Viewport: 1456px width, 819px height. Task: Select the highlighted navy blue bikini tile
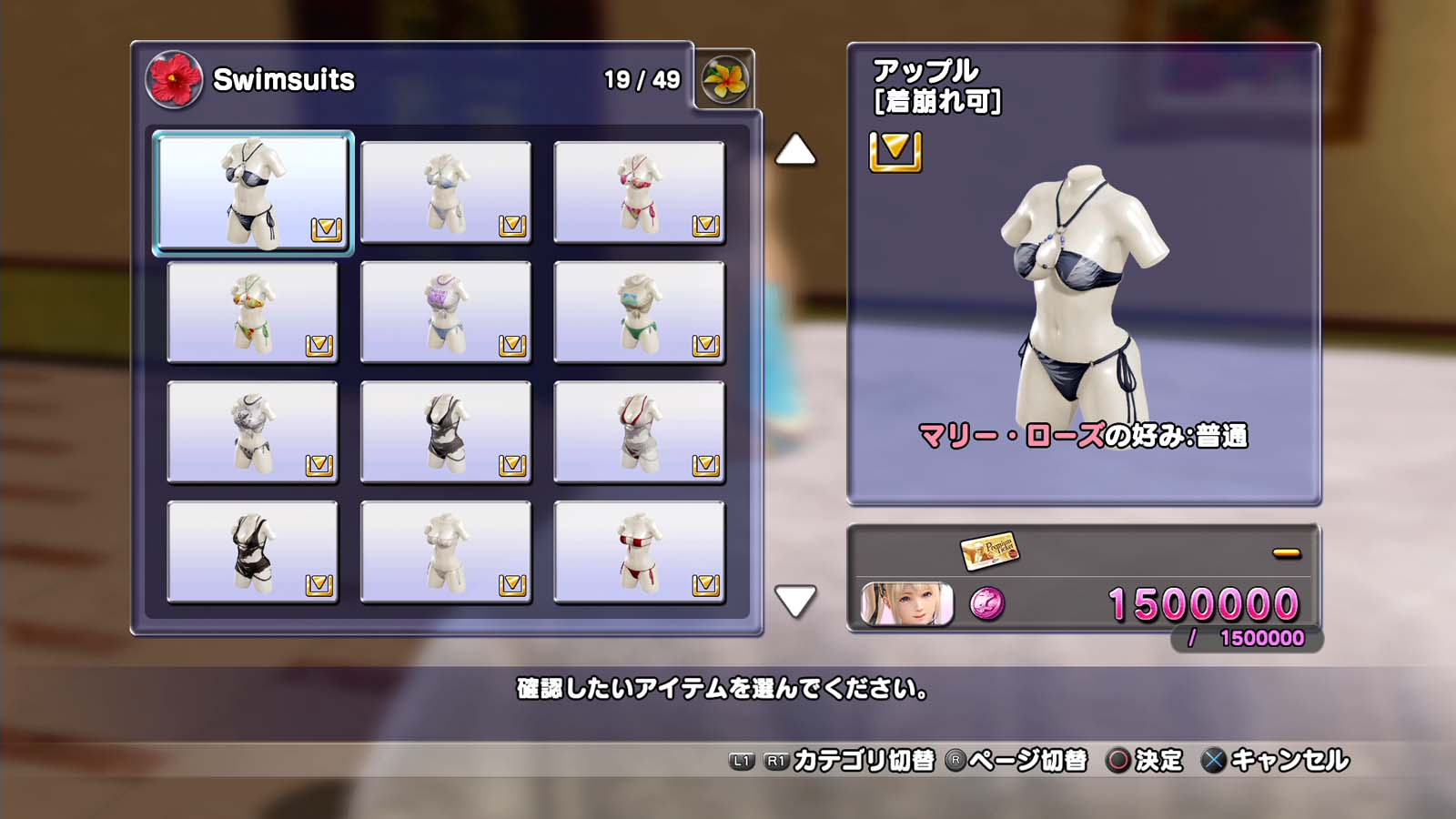252,192
